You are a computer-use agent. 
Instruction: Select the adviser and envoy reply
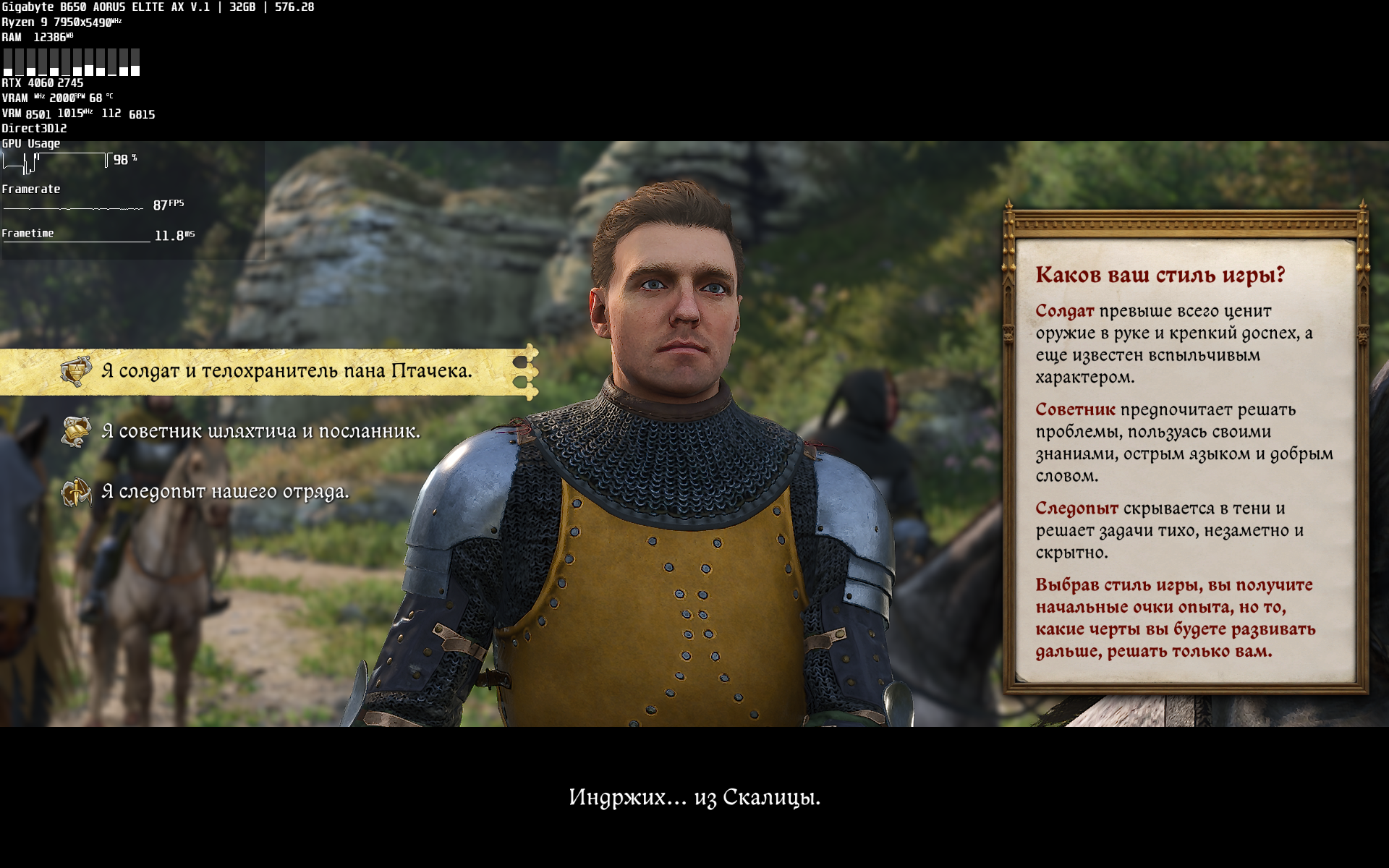point(260,432)
